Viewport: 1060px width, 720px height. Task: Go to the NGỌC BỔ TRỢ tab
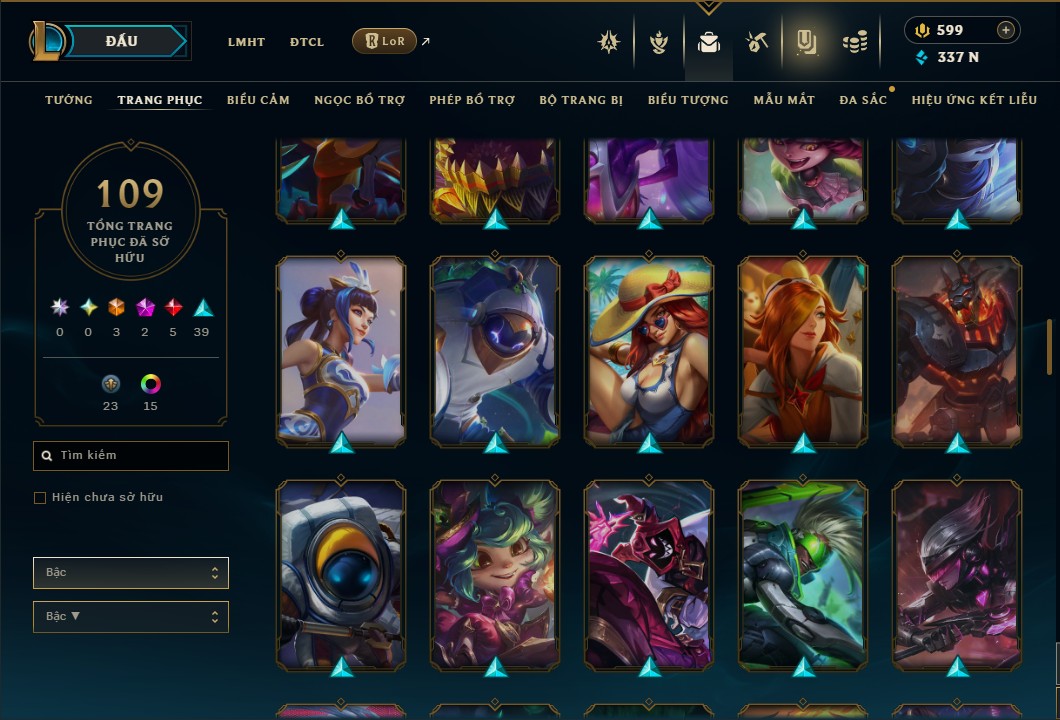[x=359, y=100]
